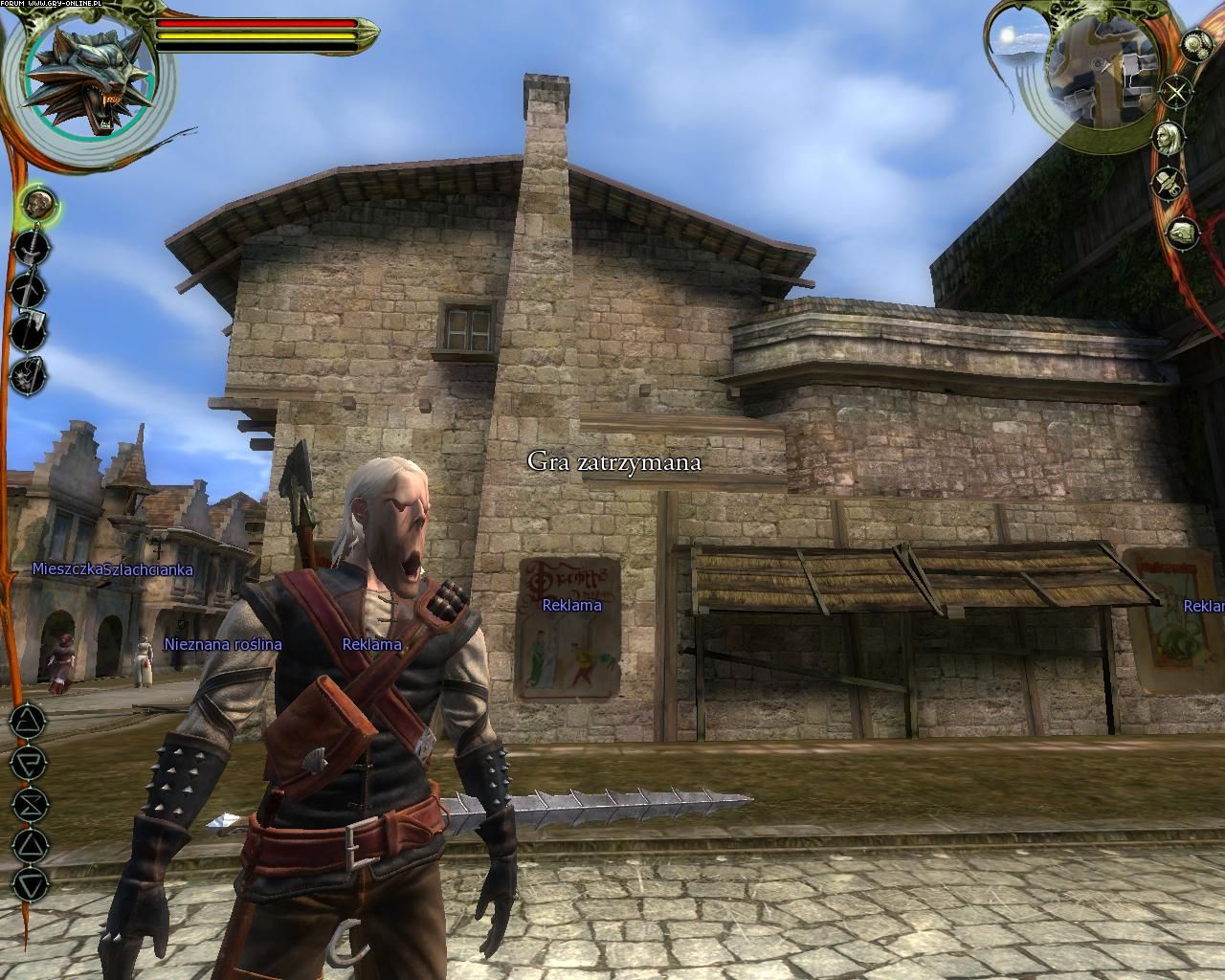Cast the sign with a barred upward triangle

click(x=30, y=723)
